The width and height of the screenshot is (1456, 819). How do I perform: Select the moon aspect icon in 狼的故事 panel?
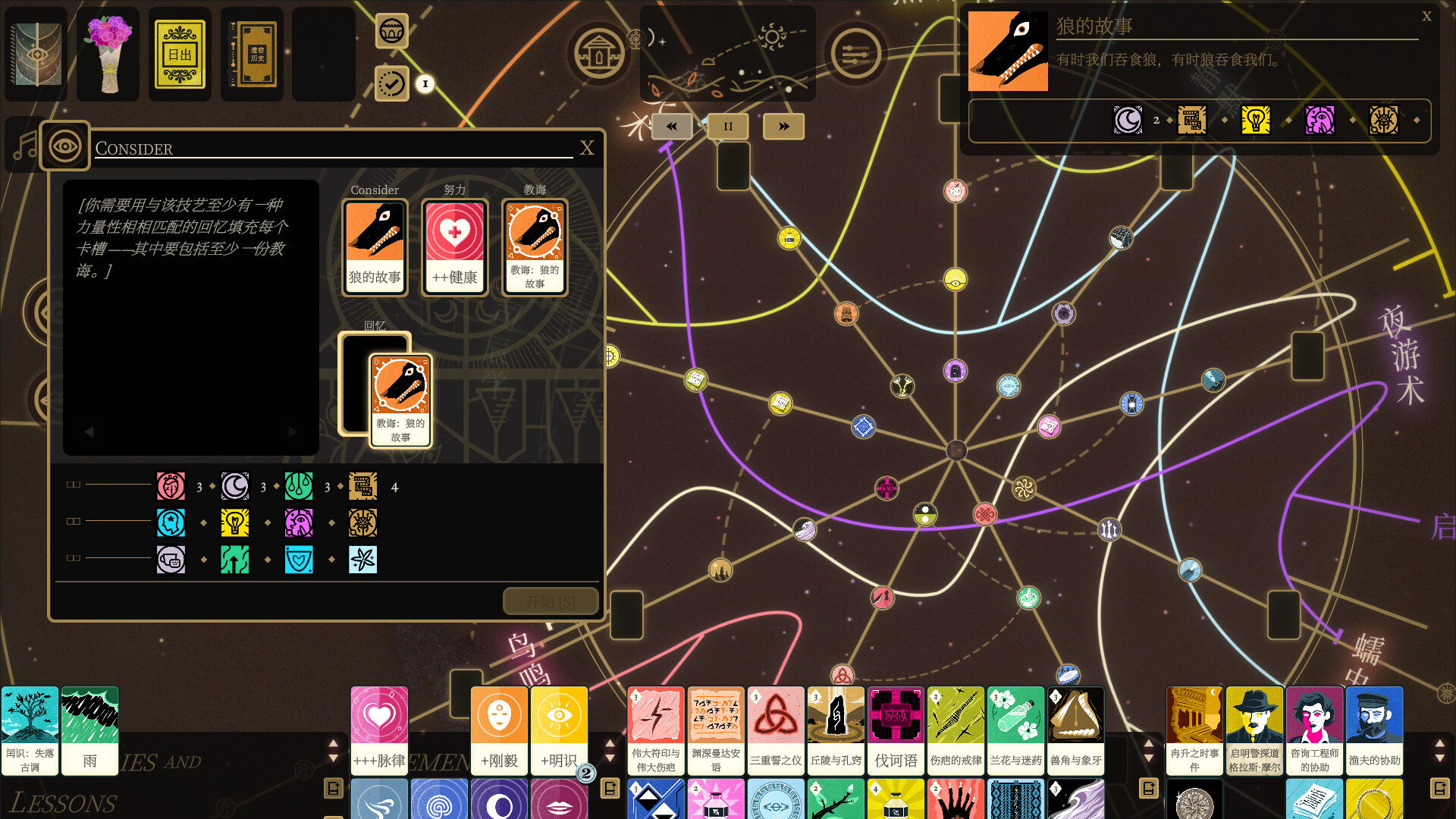coord(1128,119)
